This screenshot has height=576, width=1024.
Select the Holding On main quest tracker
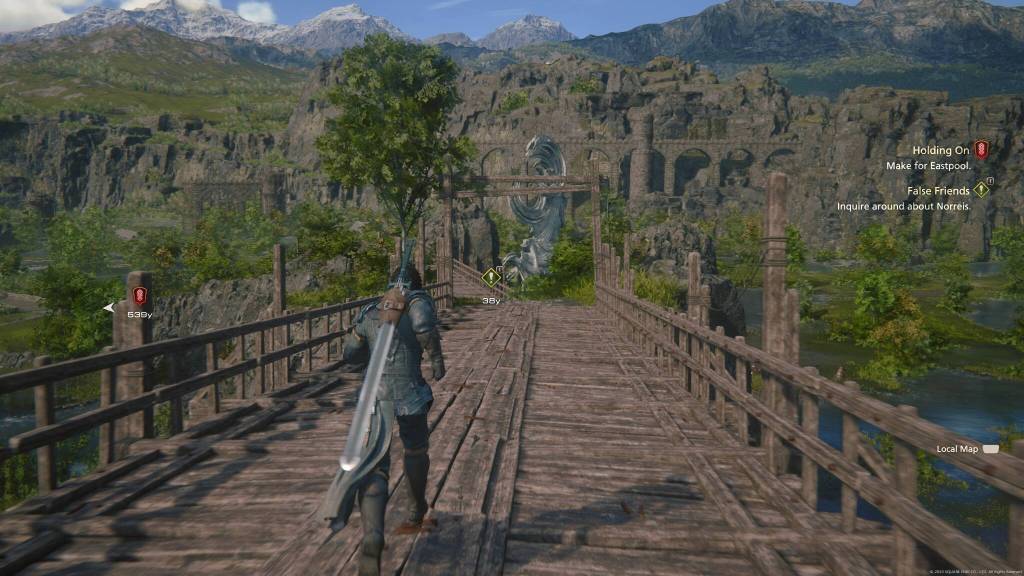pyautogui.click(x=941, y=150)
